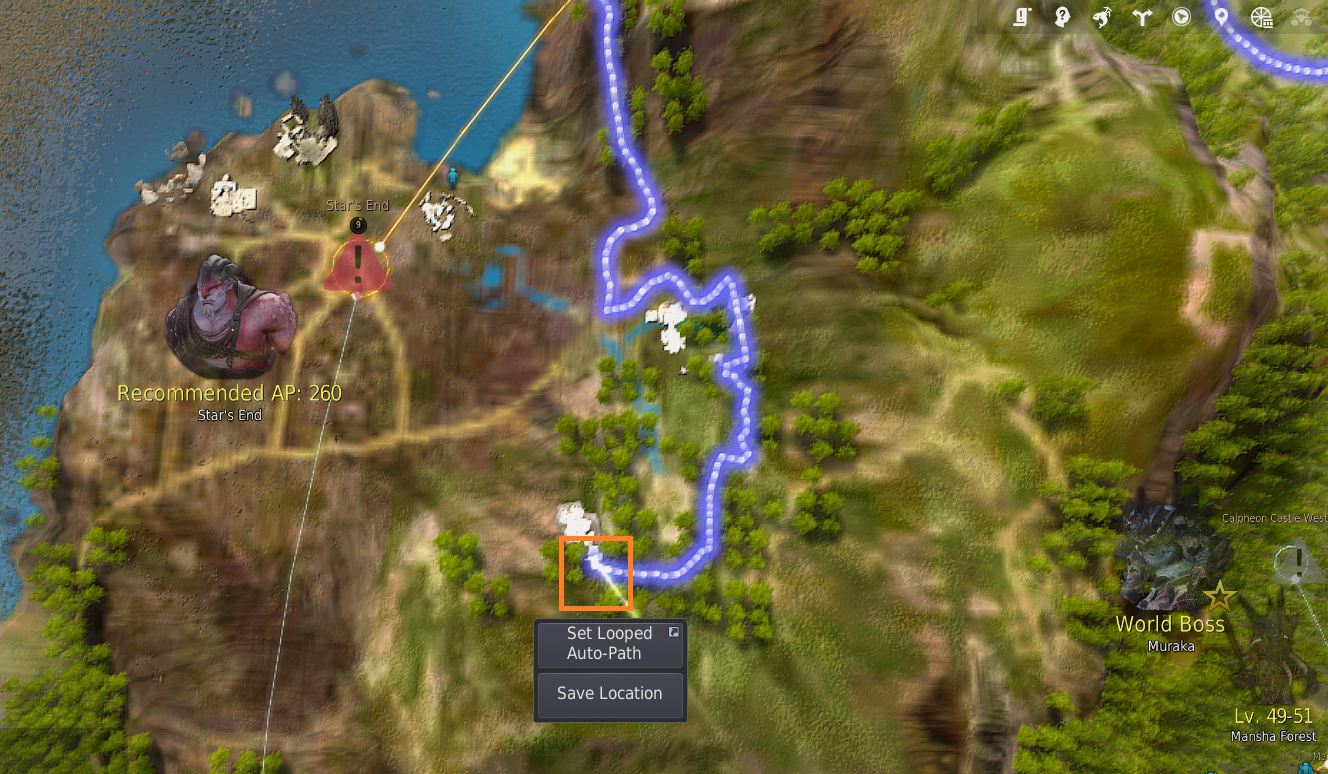
Task: Select Save Location in the context menu
Action: coord(610,694)
